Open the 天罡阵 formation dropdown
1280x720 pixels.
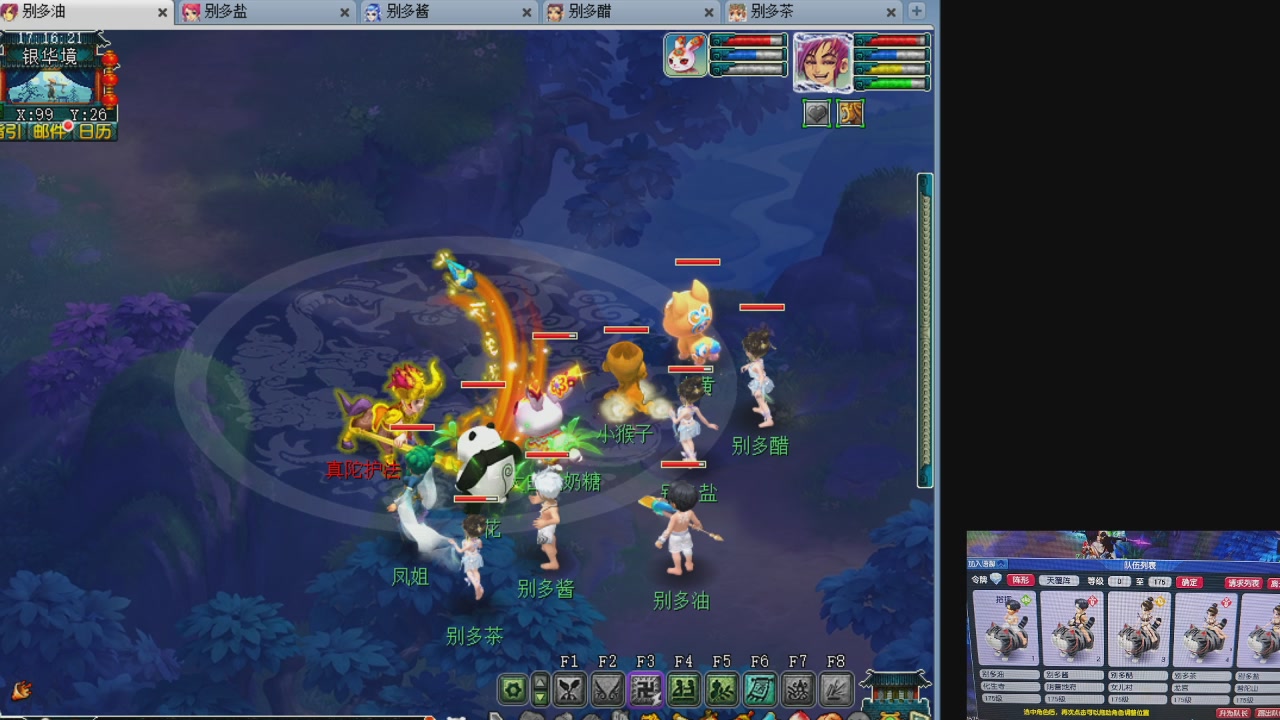(x=1059, y=581)
